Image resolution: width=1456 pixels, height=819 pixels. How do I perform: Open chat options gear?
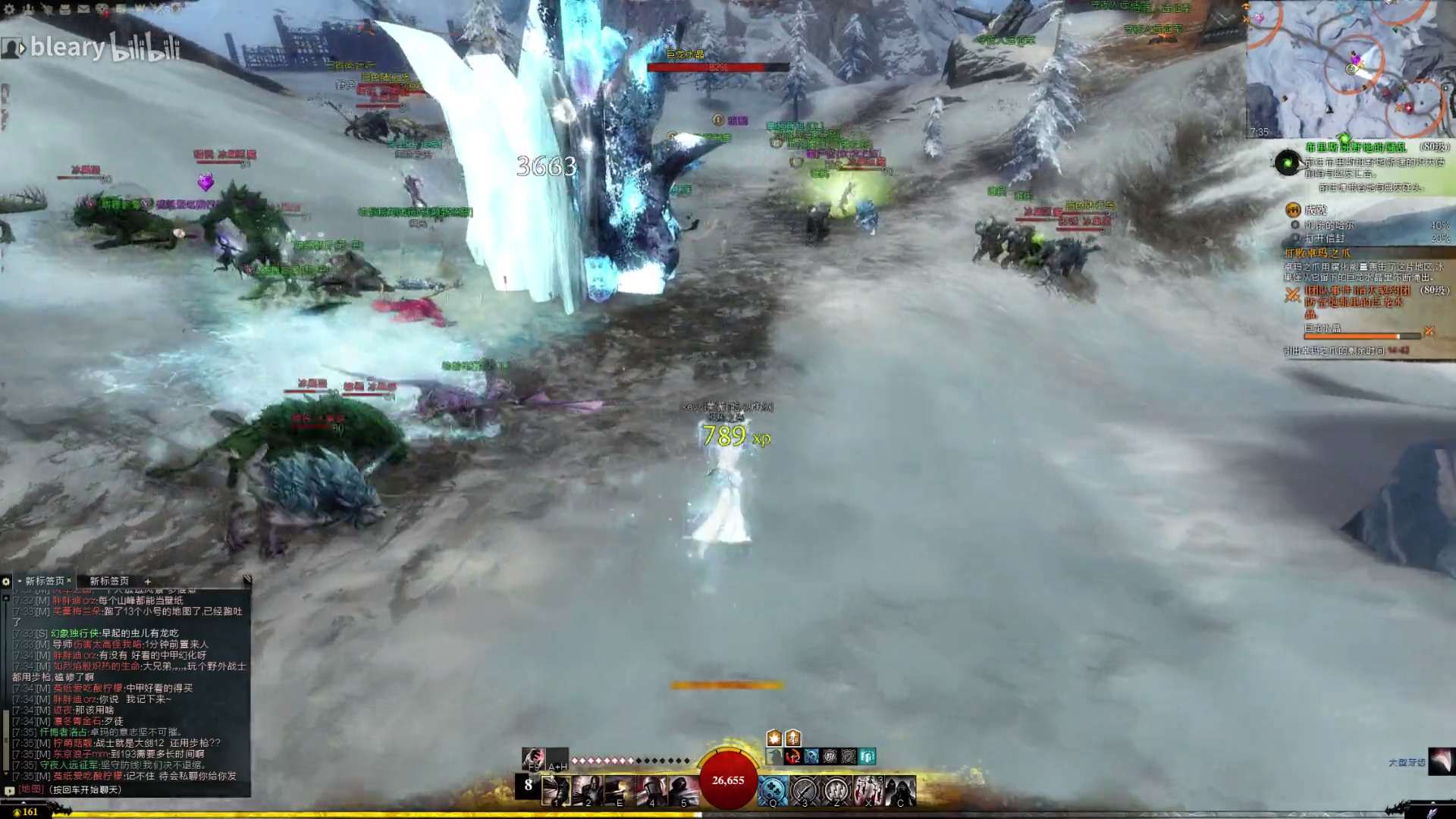tap(6, 581)
